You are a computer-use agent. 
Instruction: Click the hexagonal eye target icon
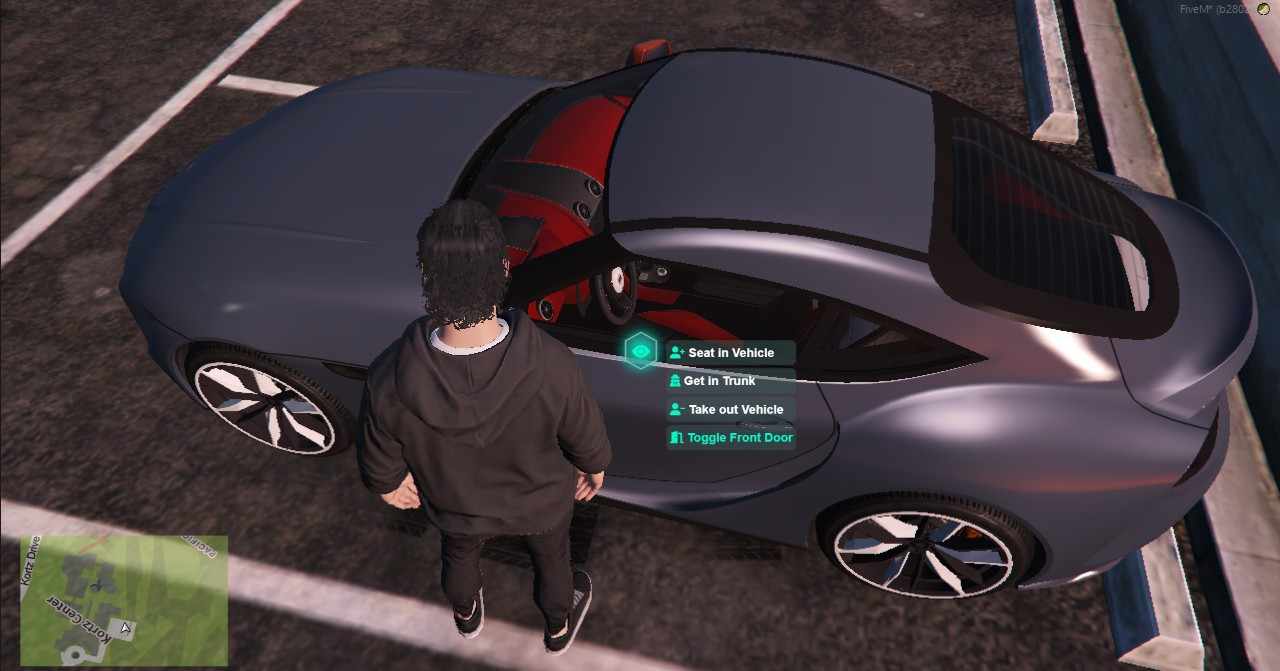640,351
